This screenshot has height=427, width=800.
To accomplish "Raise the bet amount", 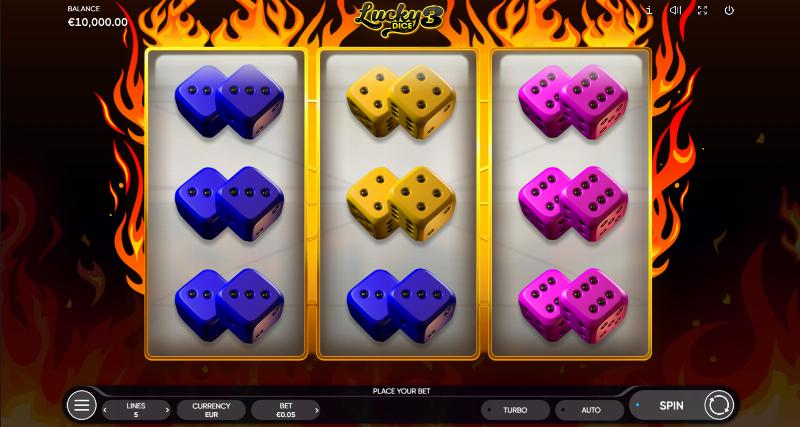I will (x=315, y=410).
